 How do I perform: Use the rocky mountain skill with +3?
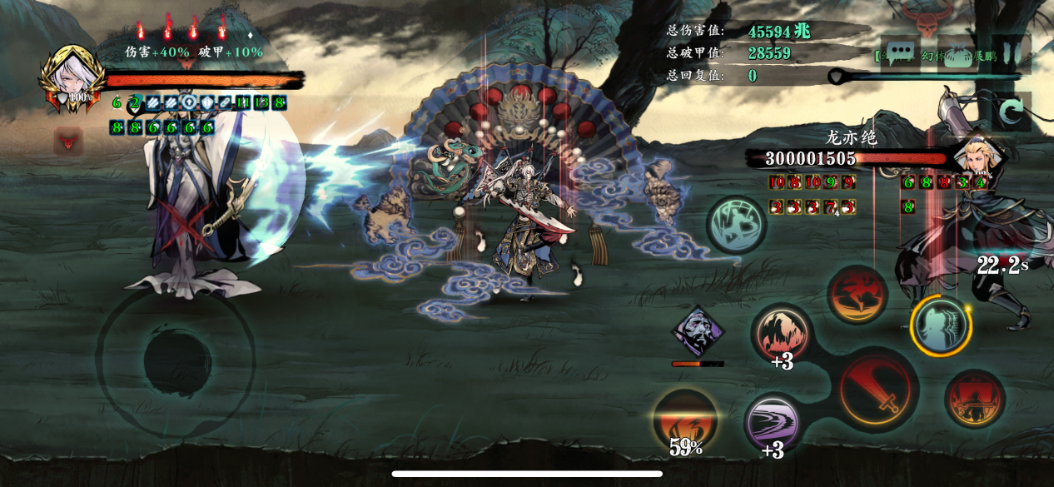pyautogui.click(x=781, y=334)
